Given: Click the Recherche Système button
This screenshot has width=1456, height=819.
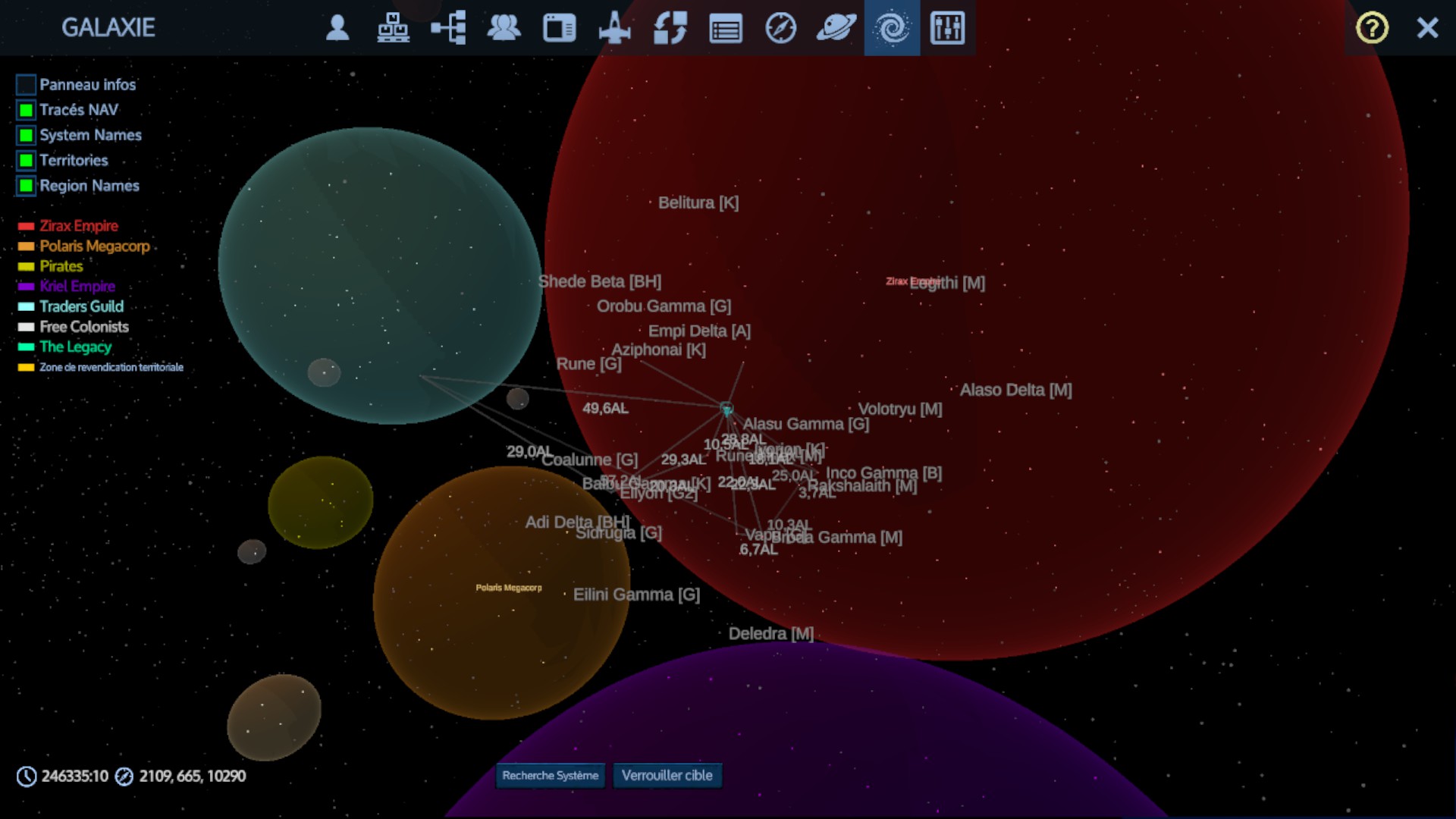Looking at the screenshot, I should (x=549, y=776).
